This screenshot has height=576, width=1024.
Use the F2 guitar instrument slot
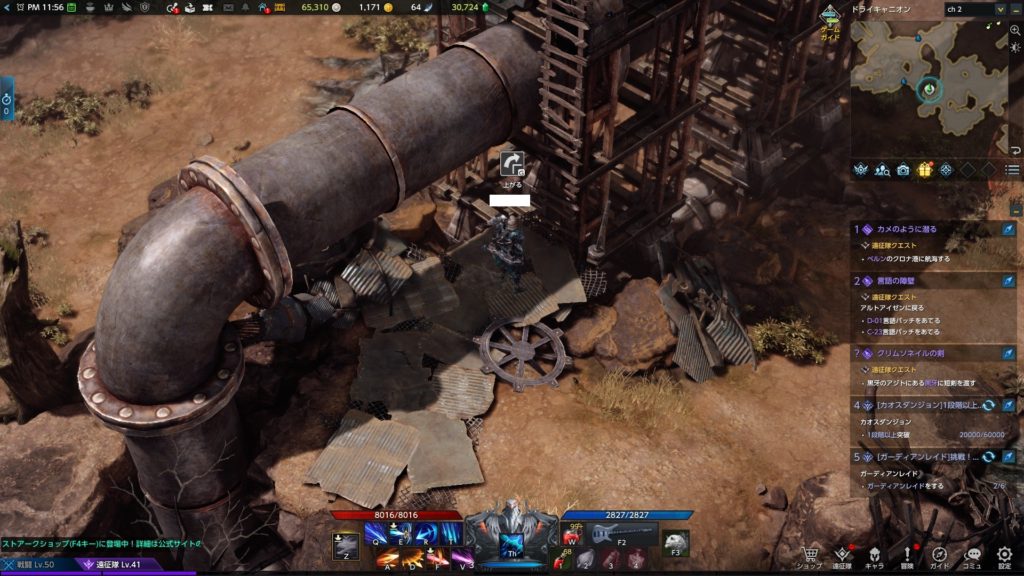tap(620, 535)
